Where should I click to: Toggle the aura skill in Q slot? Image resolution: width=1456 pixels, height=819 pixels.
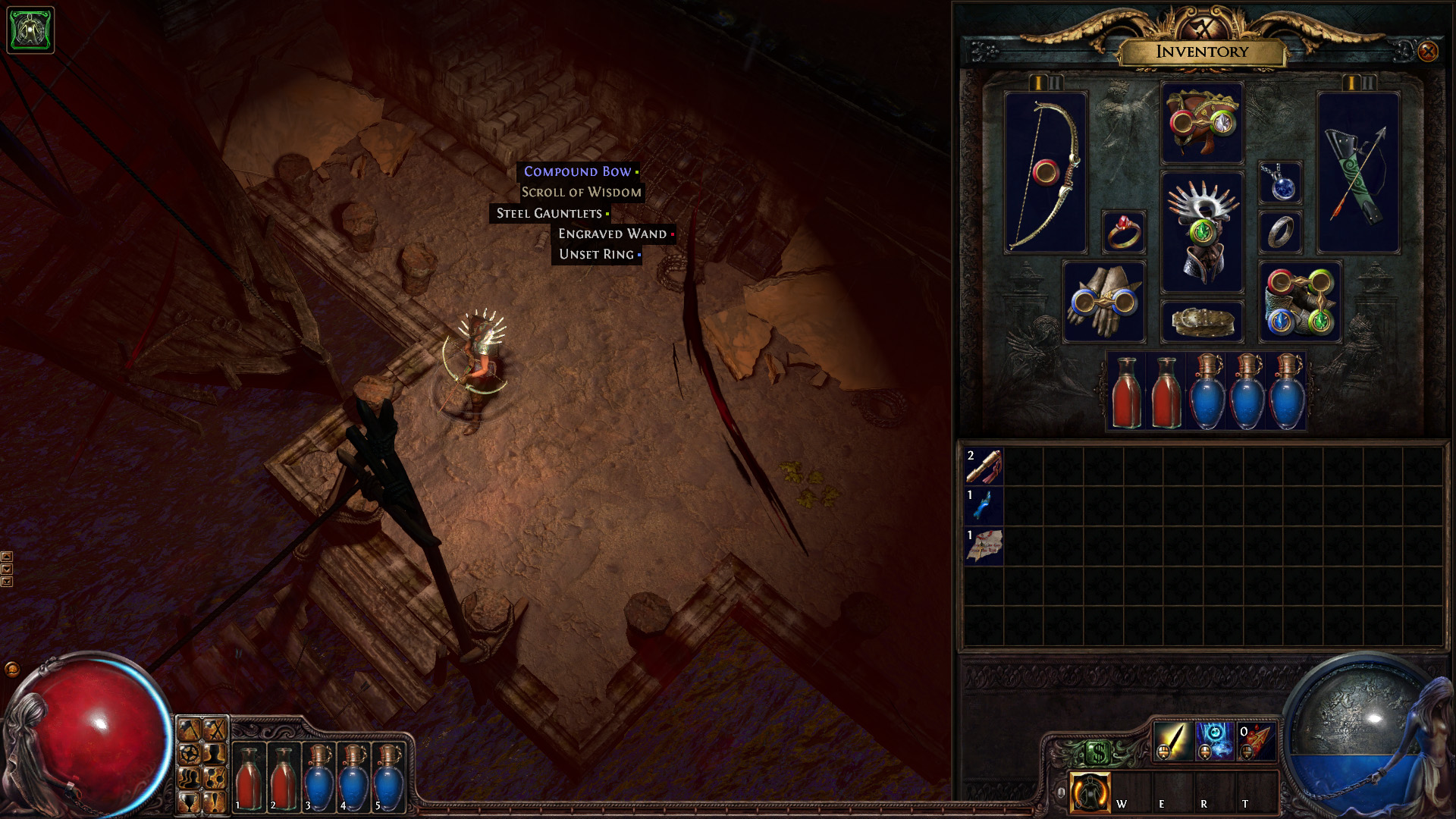click(1090, 791)
